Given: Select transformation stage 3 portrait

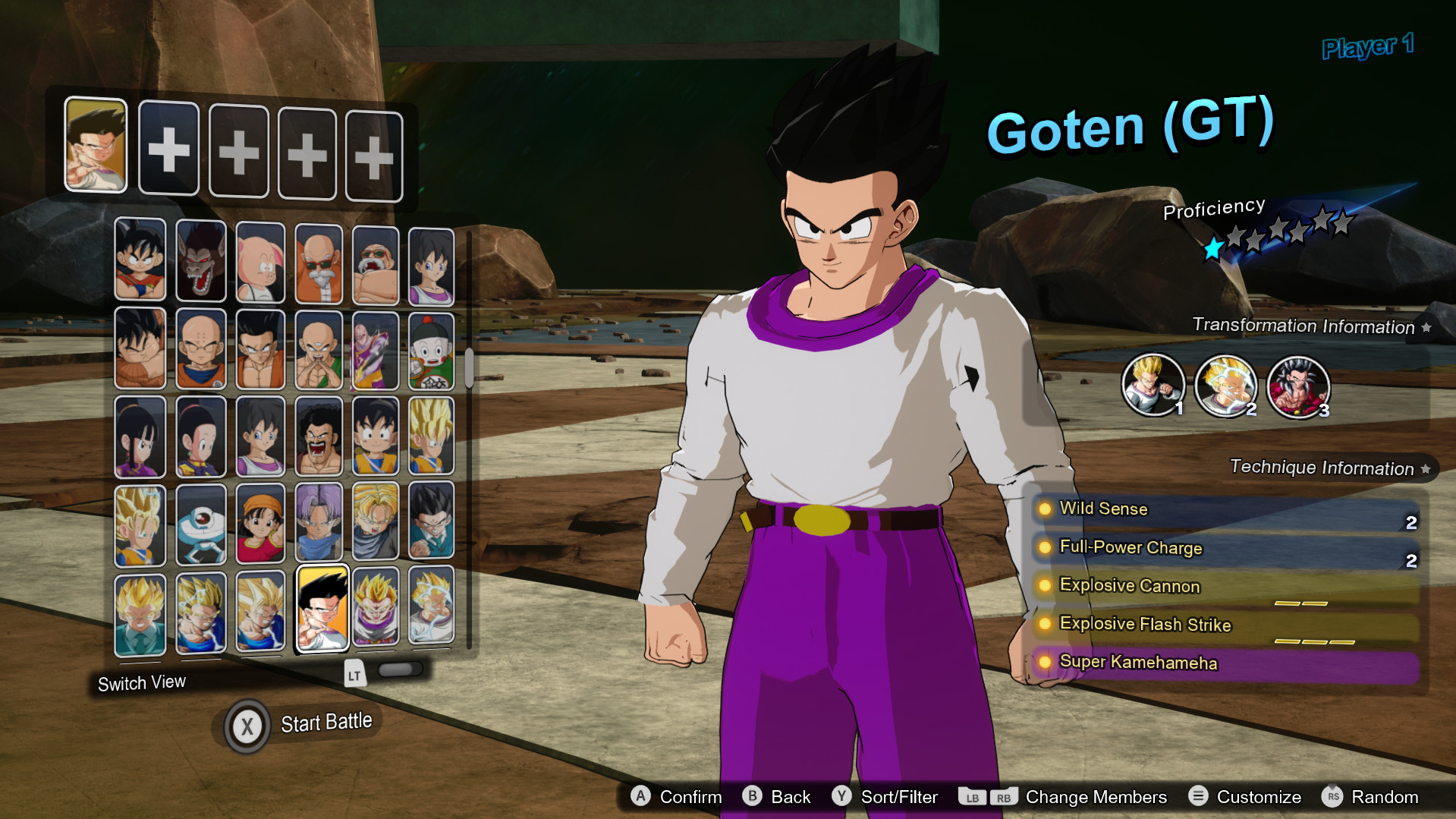Looking at the screenshot, I should [1298, 386].
